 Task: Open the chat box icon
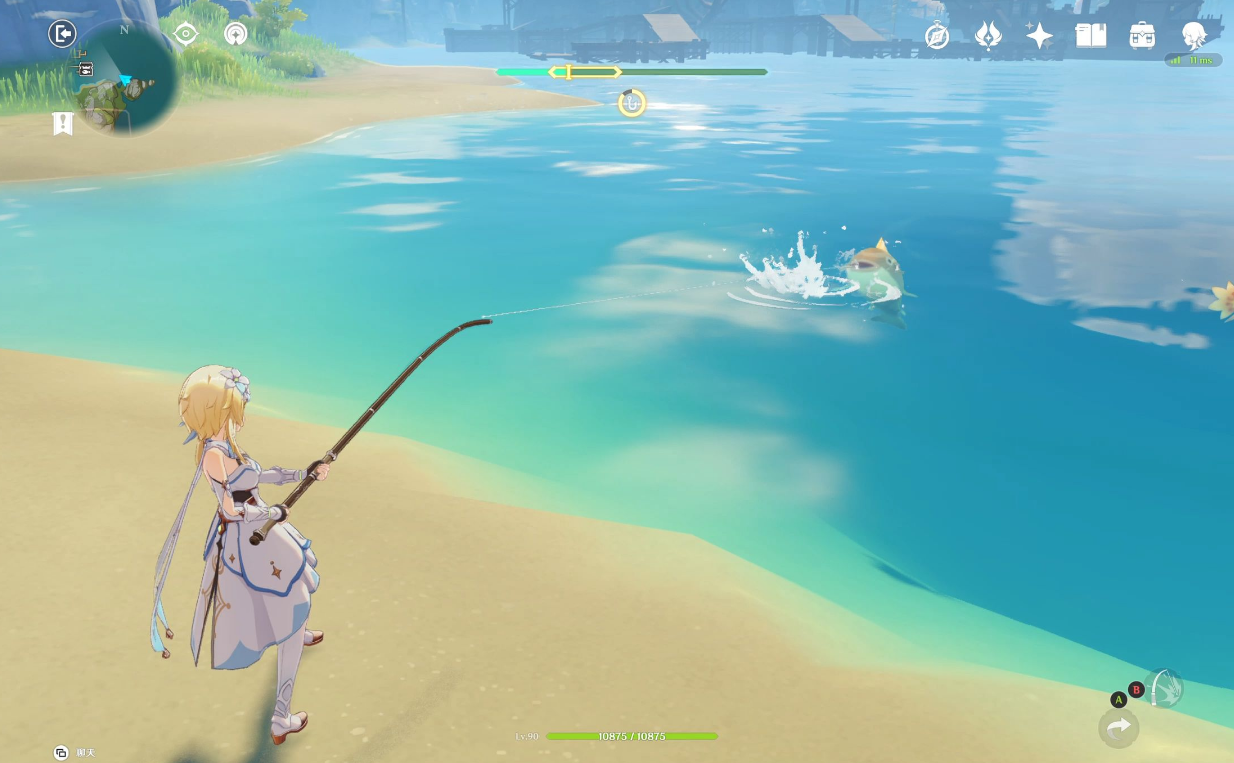[61, 752]
